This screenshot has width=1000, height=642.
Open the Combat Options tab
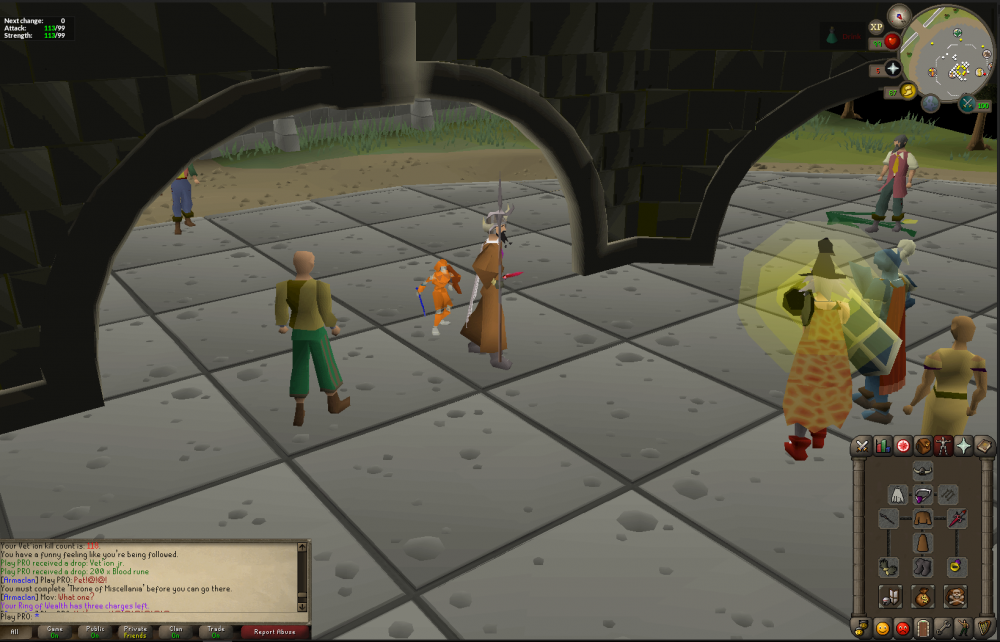click(x=862, y=446)
